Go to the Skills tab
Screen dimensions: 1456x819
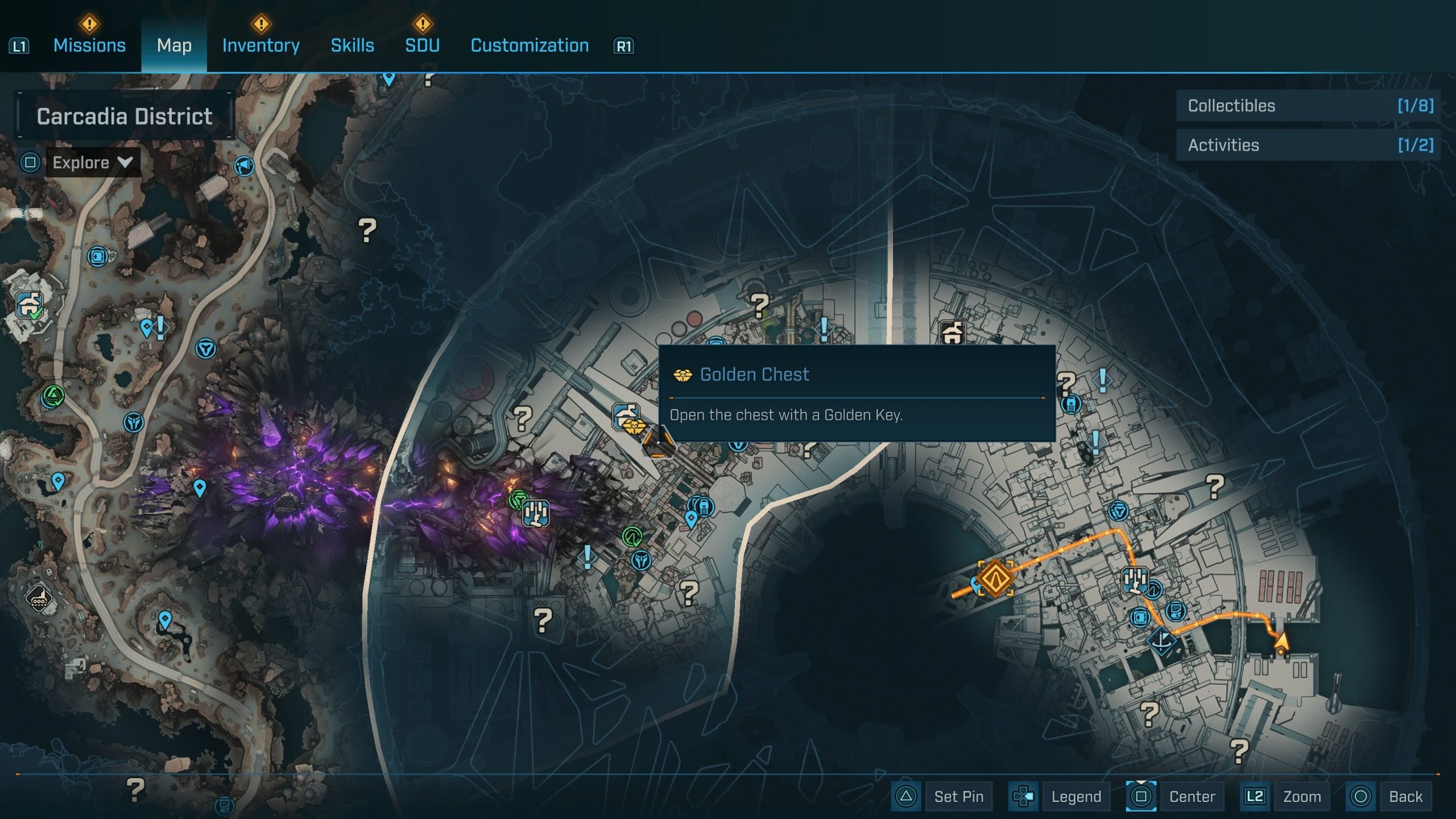coord(352,45)
